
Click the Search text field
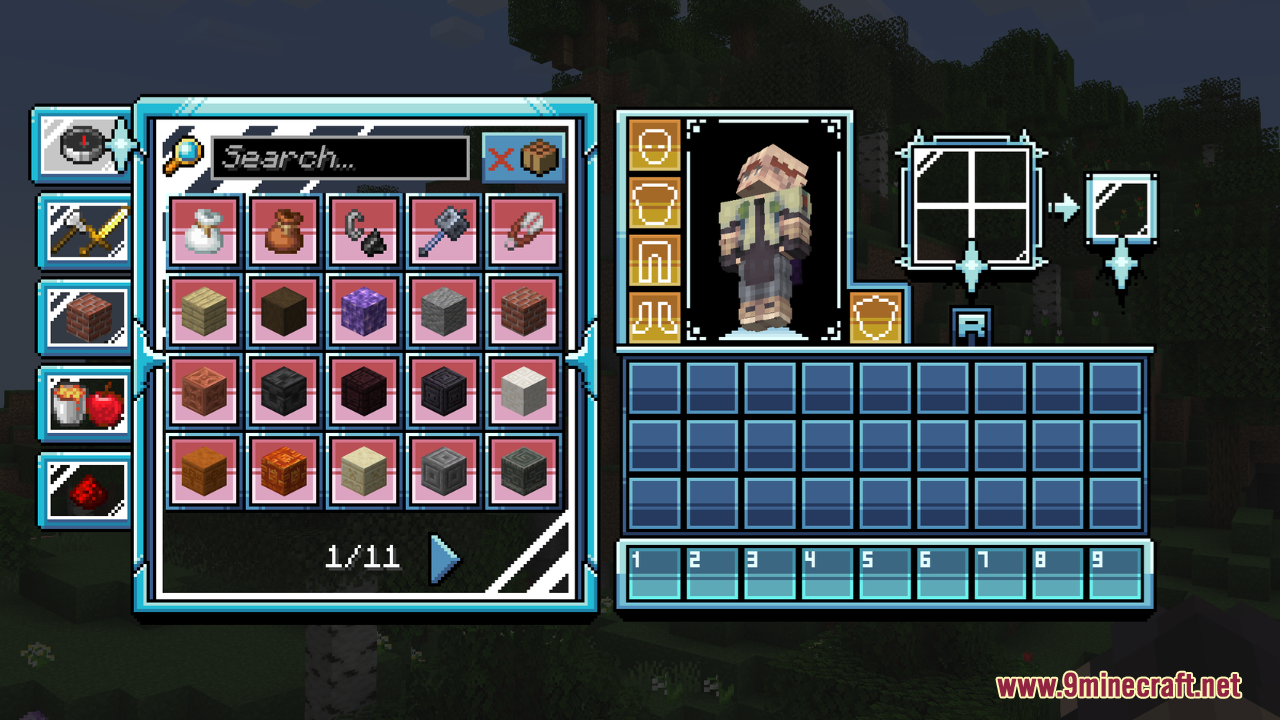pos(340,158)
